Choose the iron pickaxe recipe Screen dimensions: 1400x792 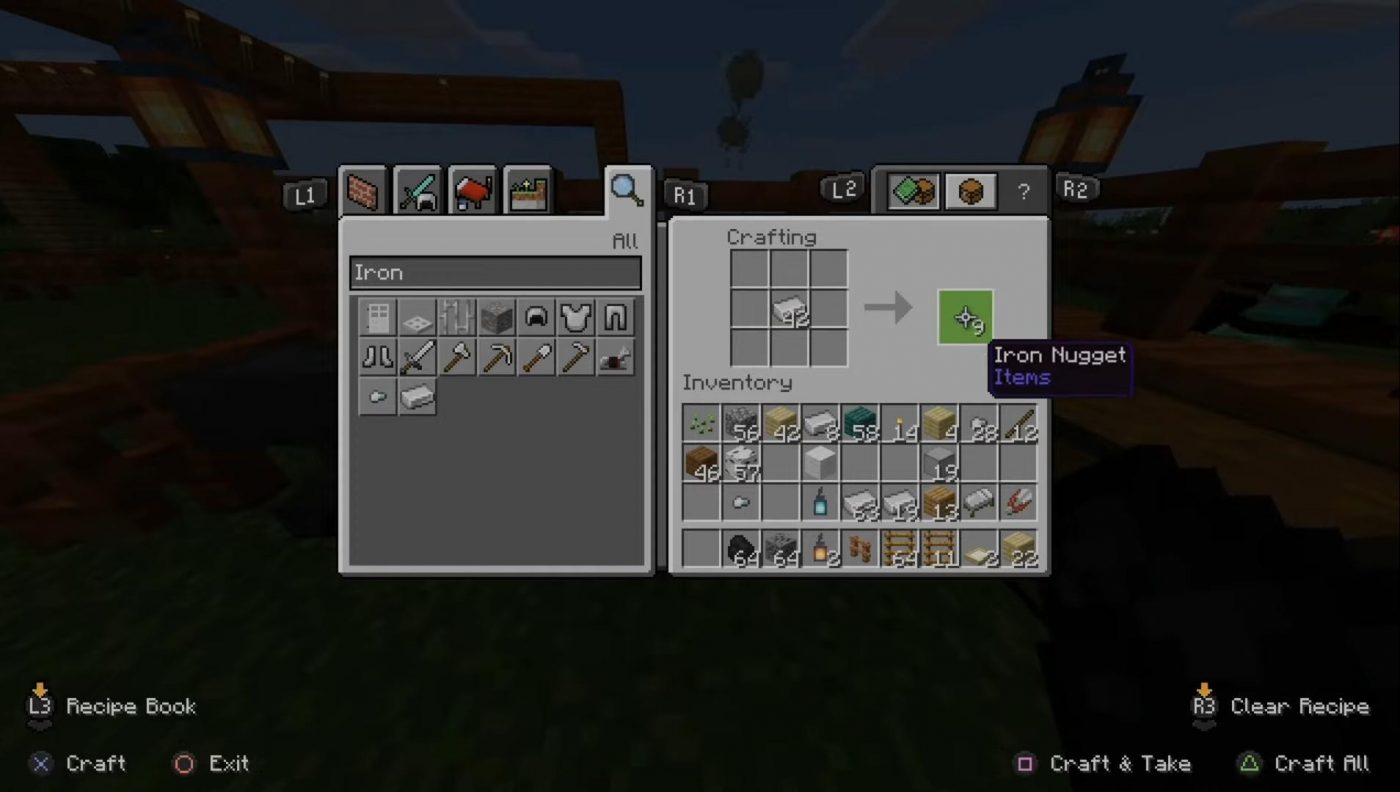tap(496, 357)
